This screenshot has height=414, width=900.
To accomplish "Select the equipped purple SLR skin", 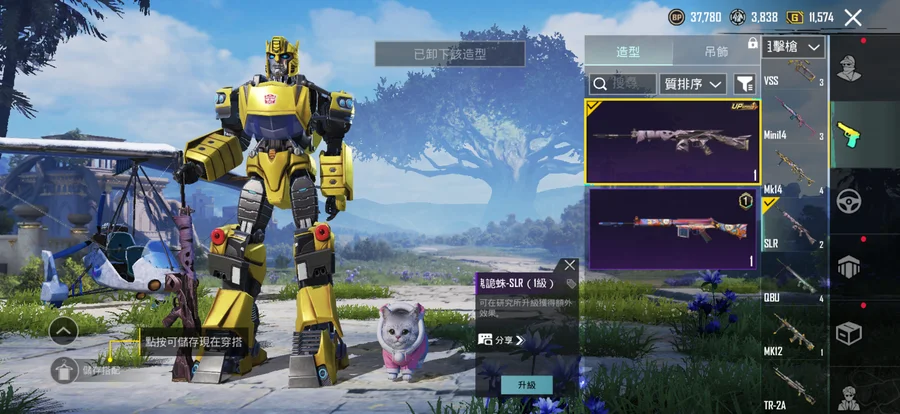I will [x=672, y=141].
